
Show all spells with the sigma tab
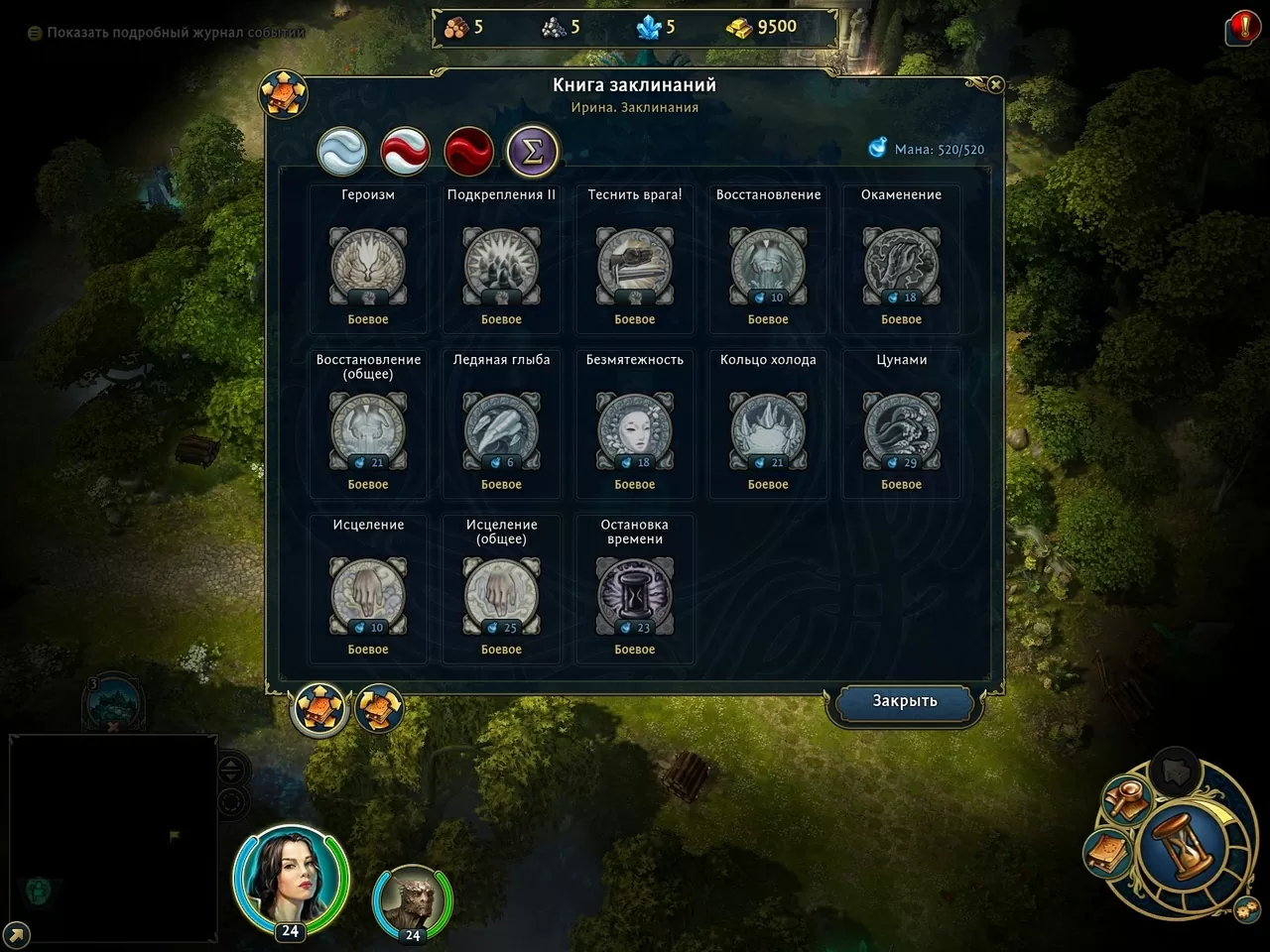click(533, 152)
